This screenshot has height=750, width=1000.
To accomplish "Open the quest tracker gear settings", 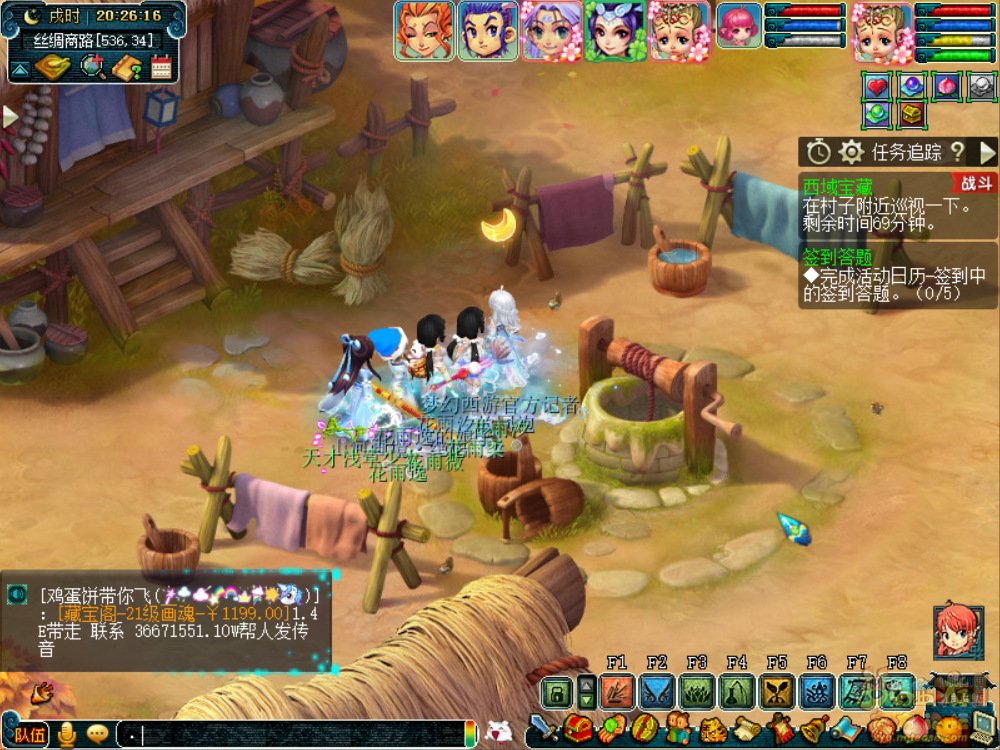I will click(851, 152).
